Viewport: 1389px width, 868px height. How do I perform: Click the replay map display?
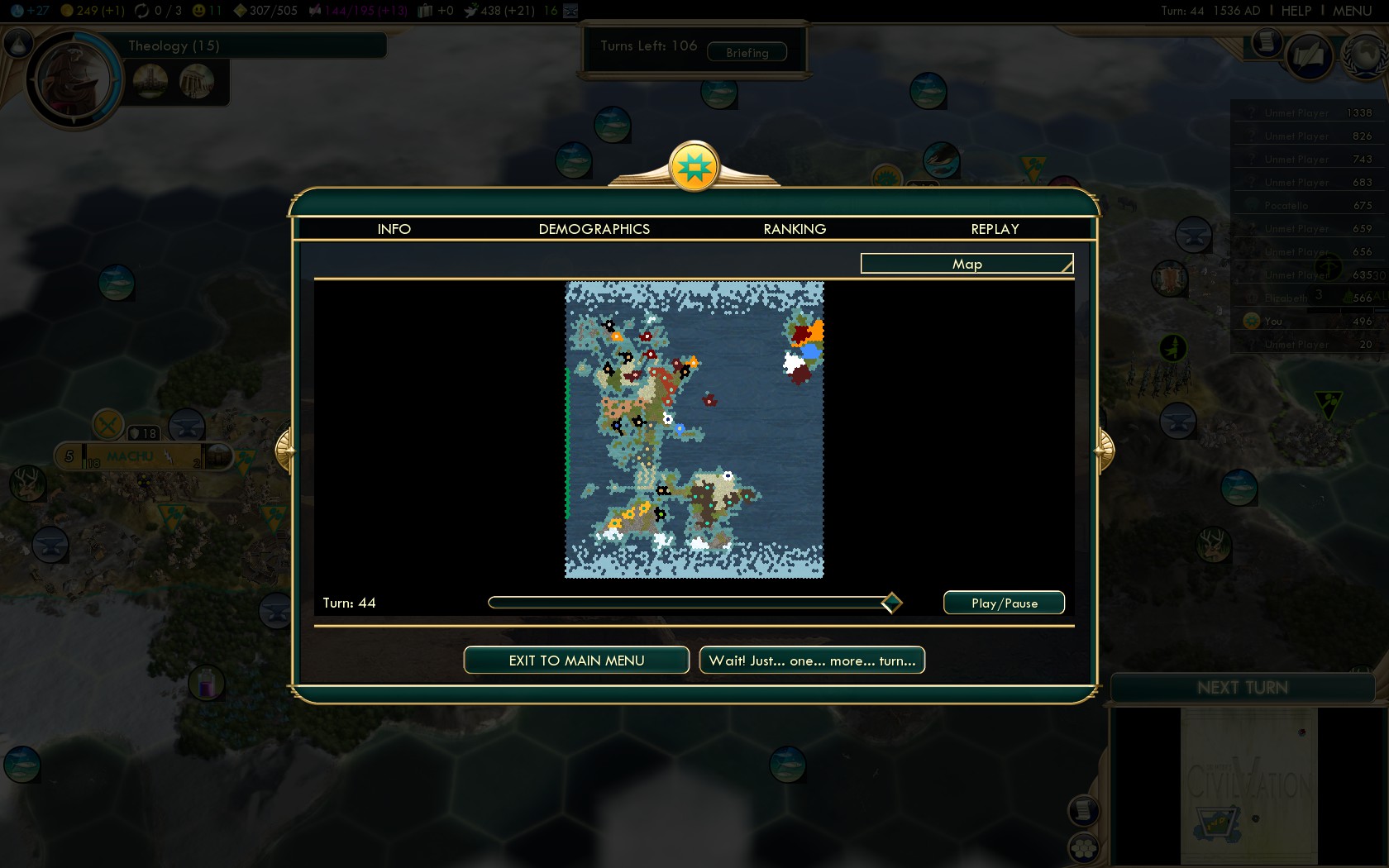click(x=694, y=430)
